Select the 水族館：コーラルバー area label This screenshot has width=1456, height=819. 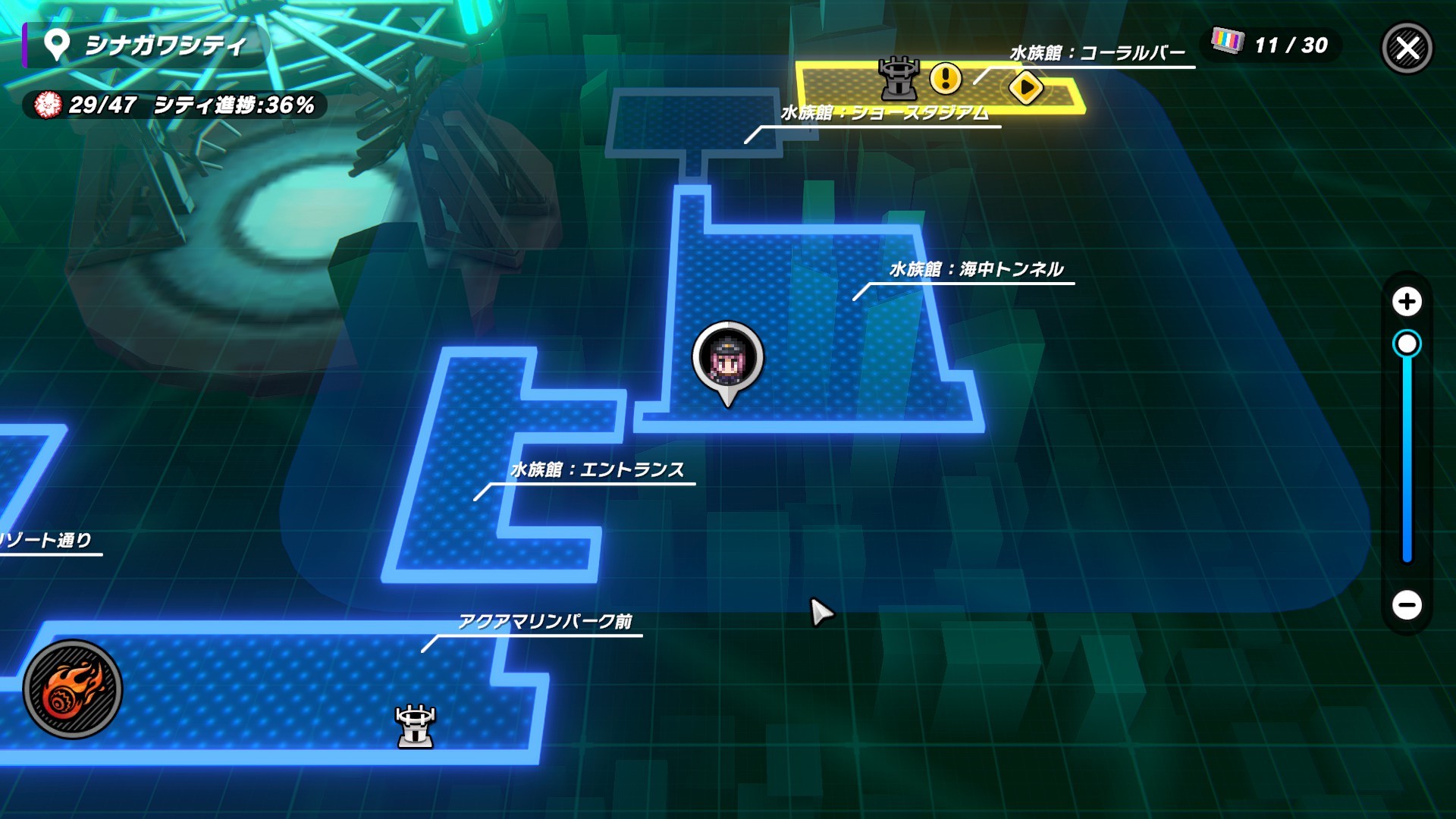[x=1097, y=53]
